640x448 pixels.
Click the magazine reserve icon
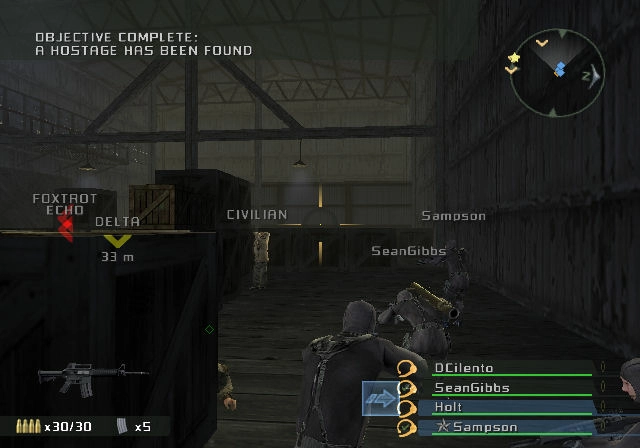tap(122, 426)
